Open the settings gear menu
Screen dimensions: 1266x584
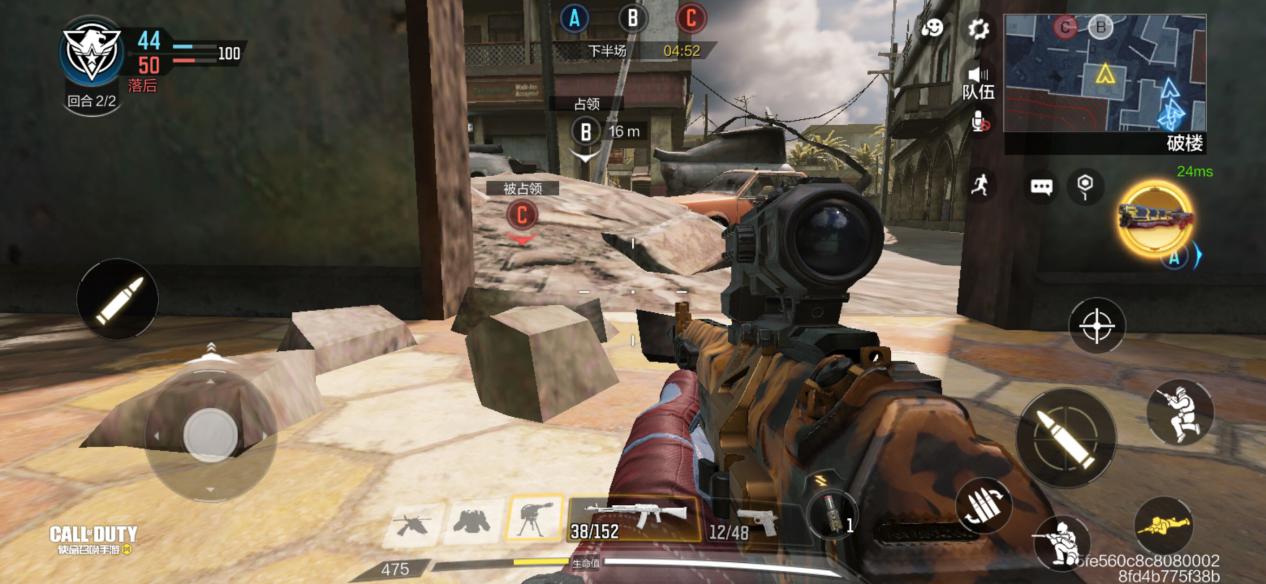tap(978, 28)
